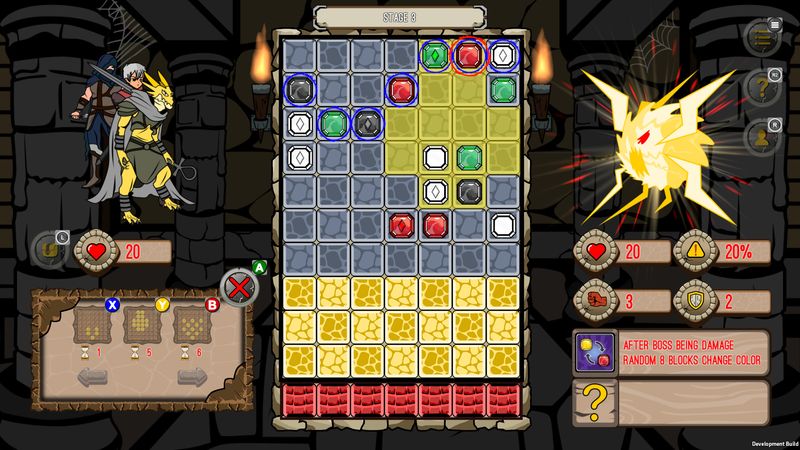The width and height of the screenshot is (800, 450).
Task: Show next patterns with the right arrow
Action: pyautogui.click(x=193, y=379)
